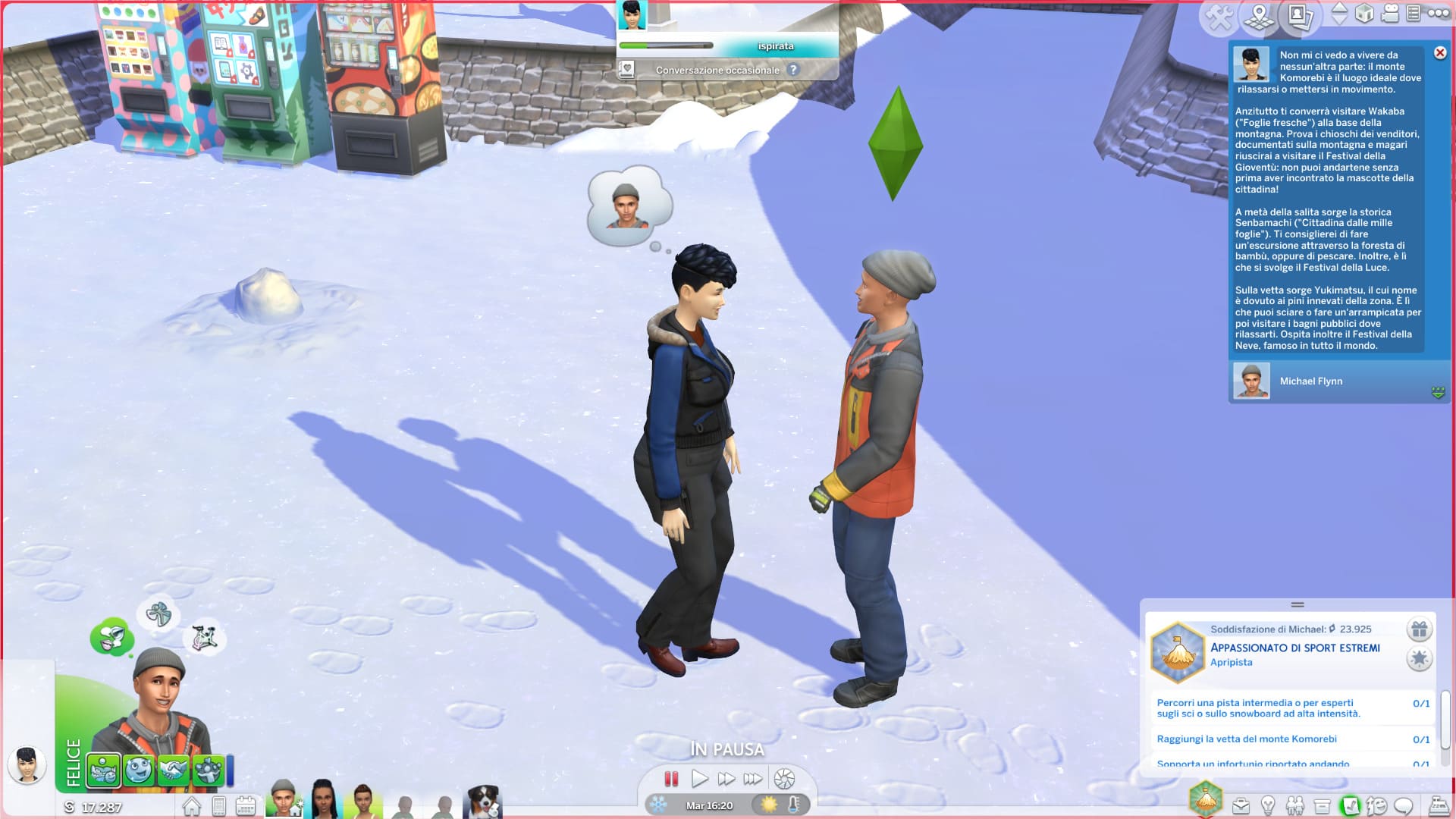Screen dimensions: 1456x819
Task: Open the skills lightbulb panel
Action: [x=1267, y=805]
